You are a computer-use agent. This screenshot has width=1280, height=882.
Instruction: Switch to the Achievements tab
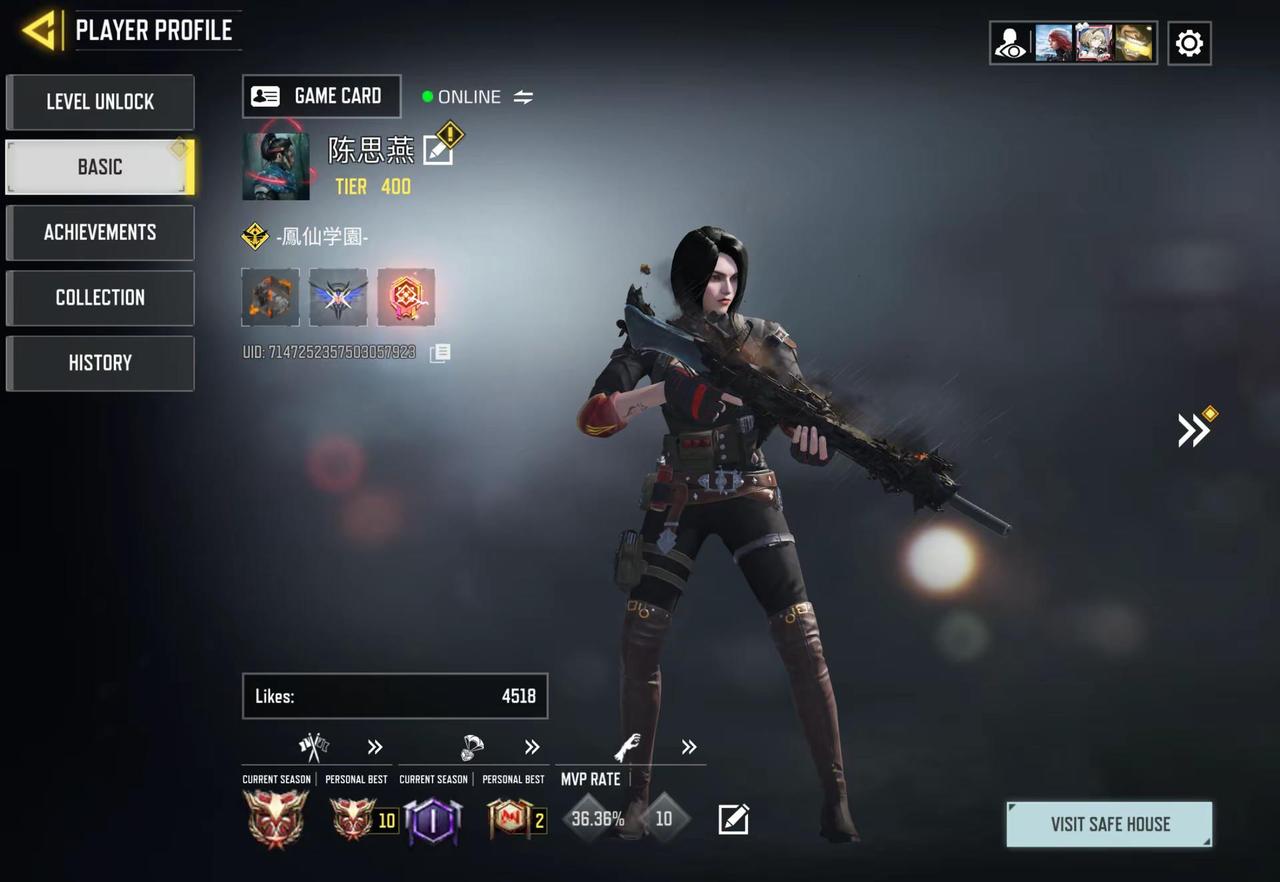click(100, 232)
